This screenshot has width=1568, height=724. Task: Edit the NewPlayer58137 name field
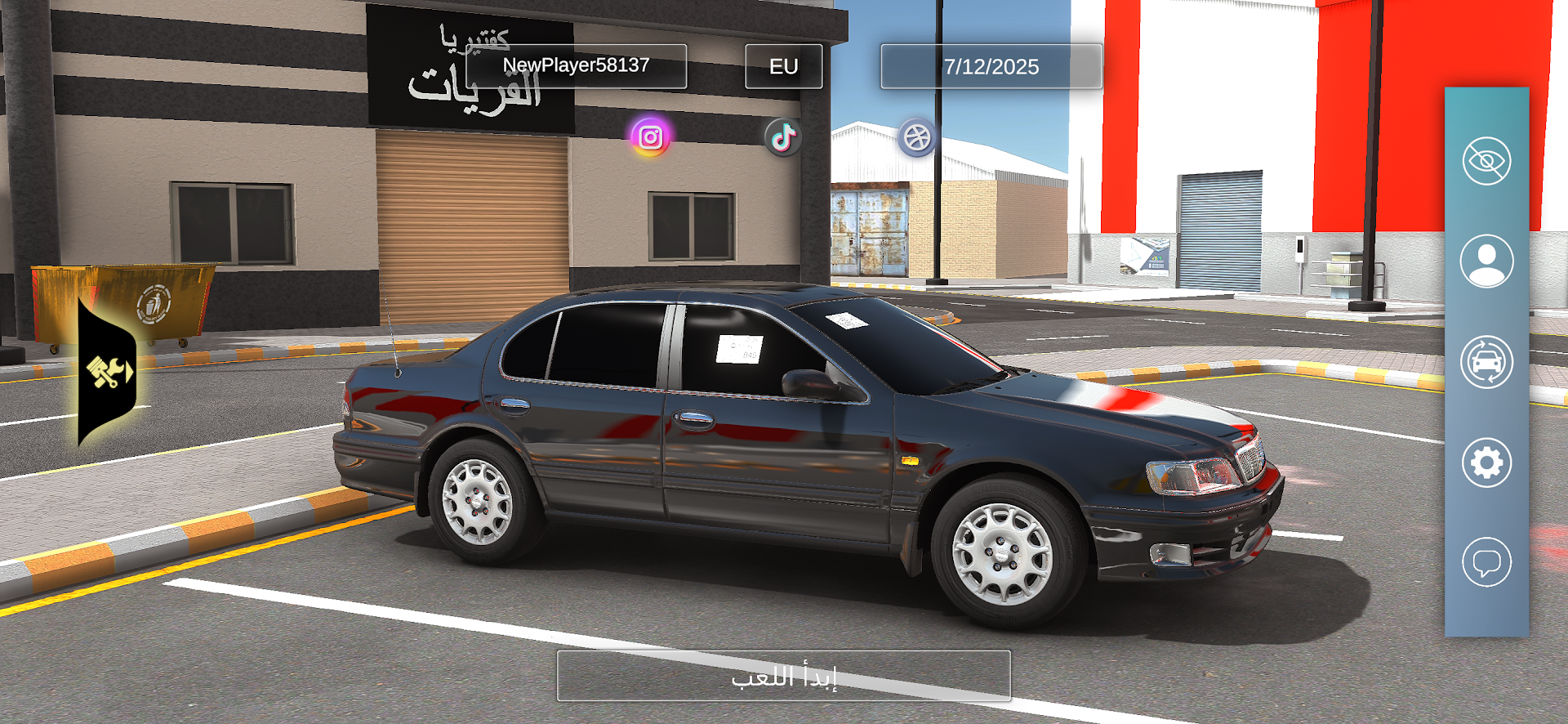[x=576, y=66]
